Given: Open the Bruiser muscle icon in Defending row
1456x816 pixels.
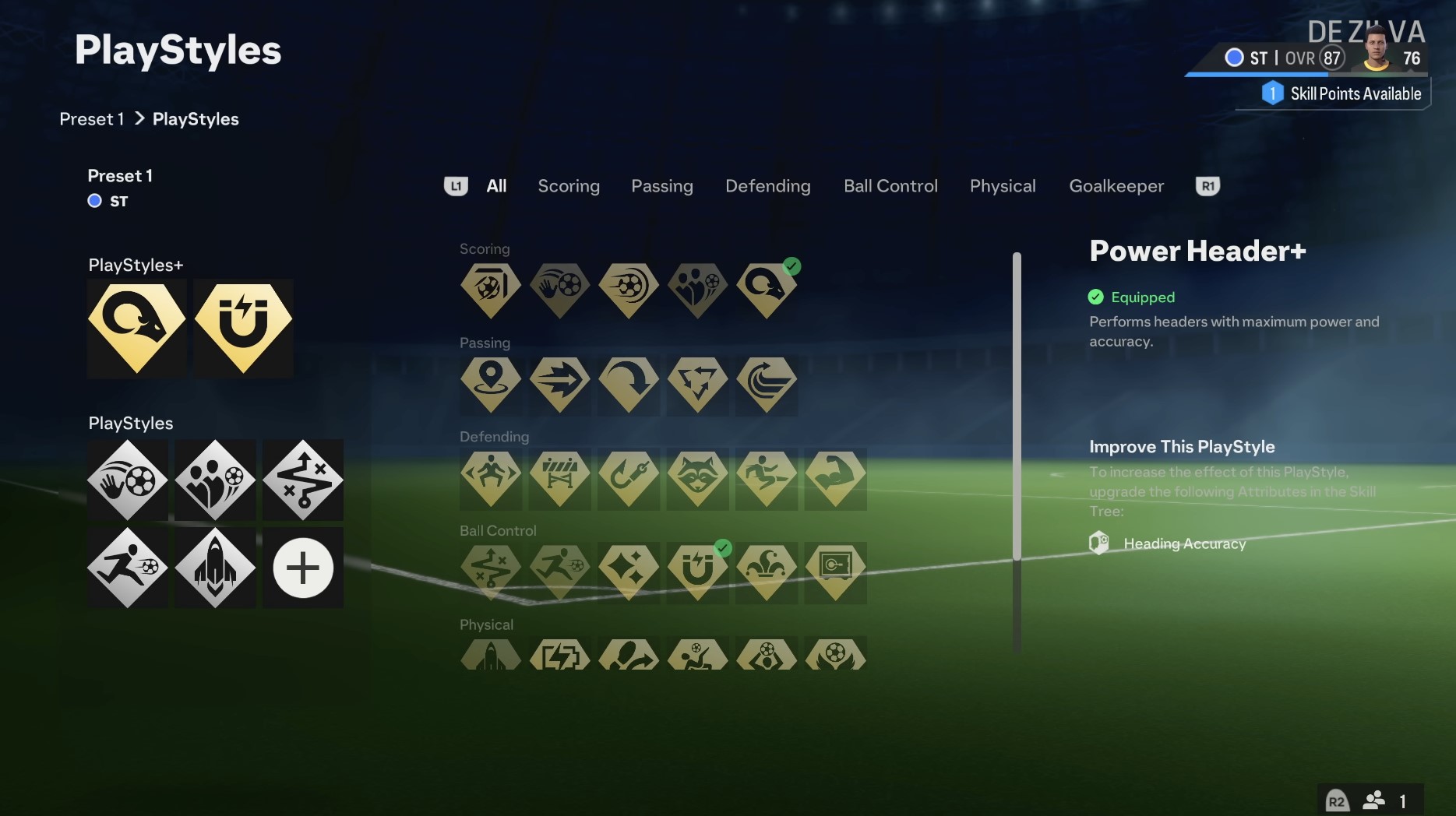Looking at the screenshot, I should [835, 480].
